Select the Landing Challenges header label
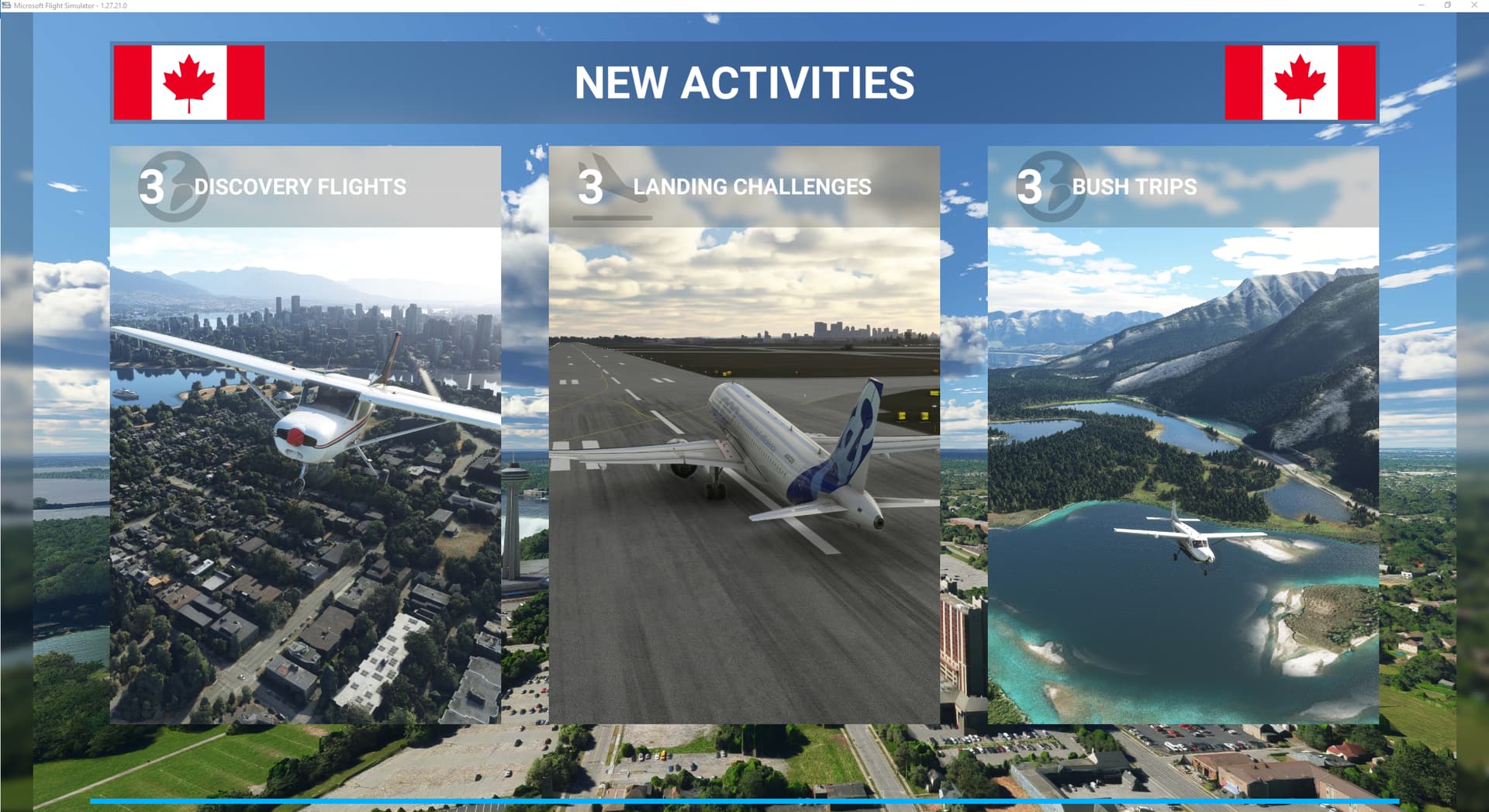 (x=752, y=186)
